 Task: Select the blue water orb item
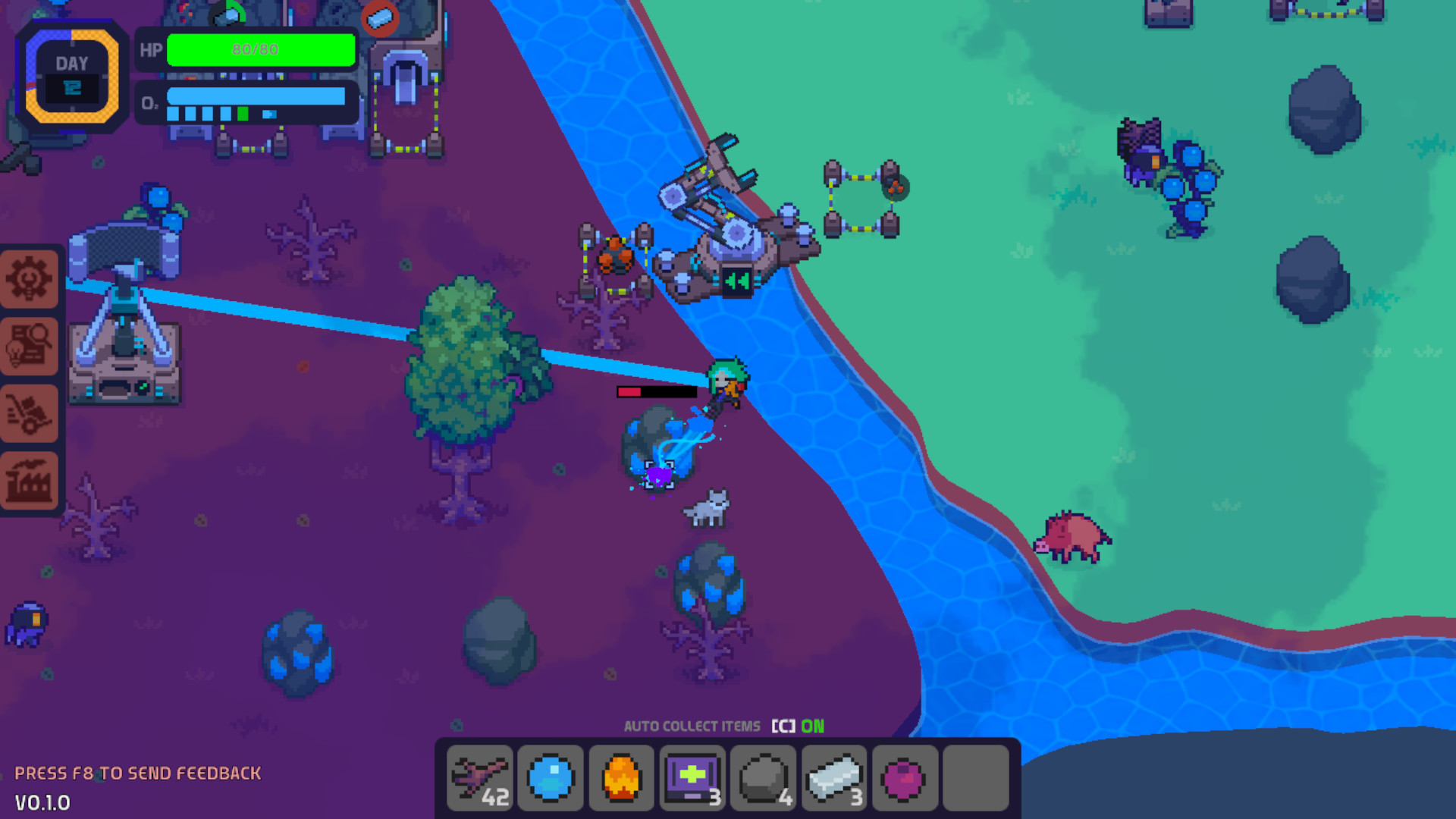tap(550, 777)
